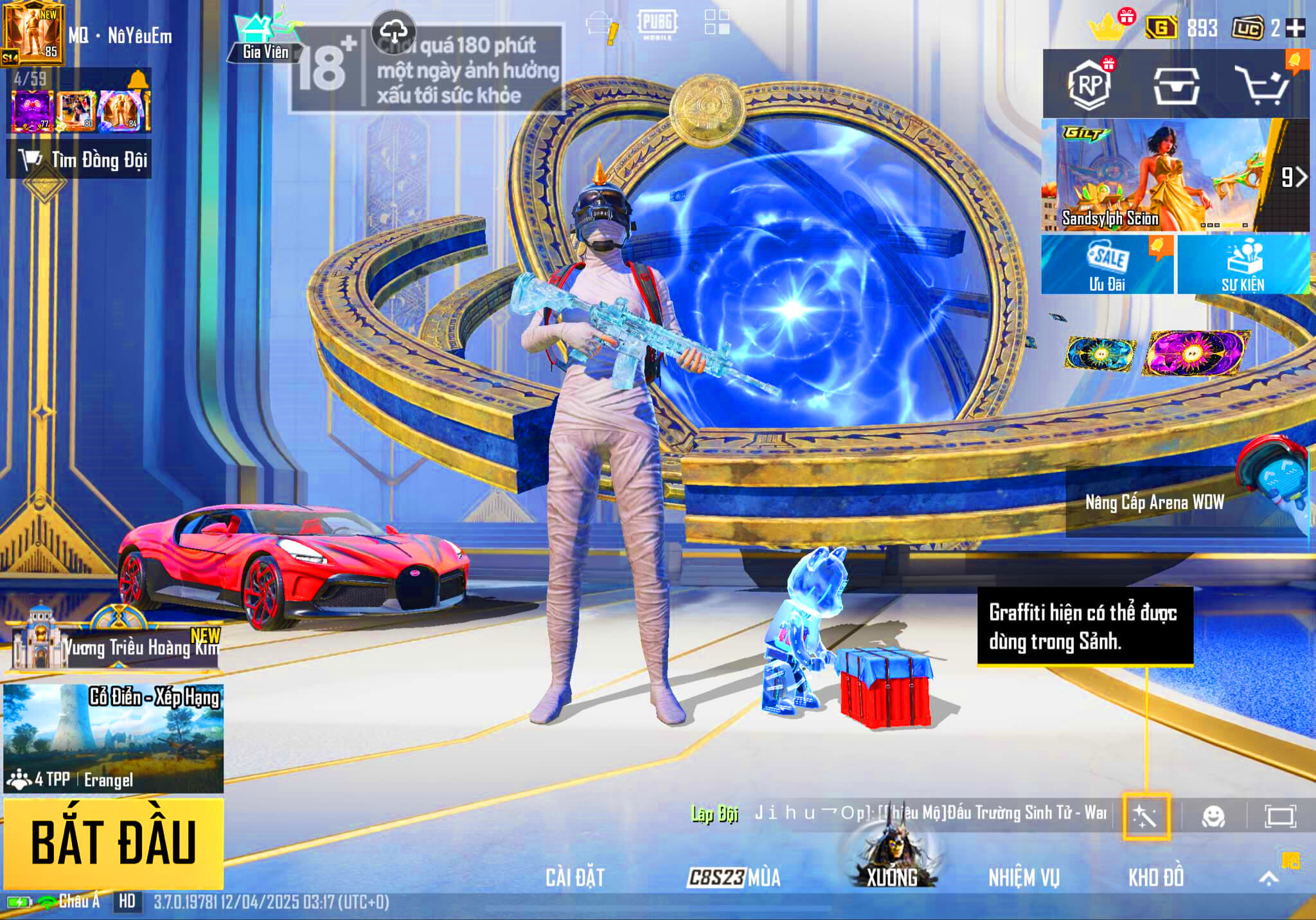
Task: Open the crate box icon
Action: 1175,86
